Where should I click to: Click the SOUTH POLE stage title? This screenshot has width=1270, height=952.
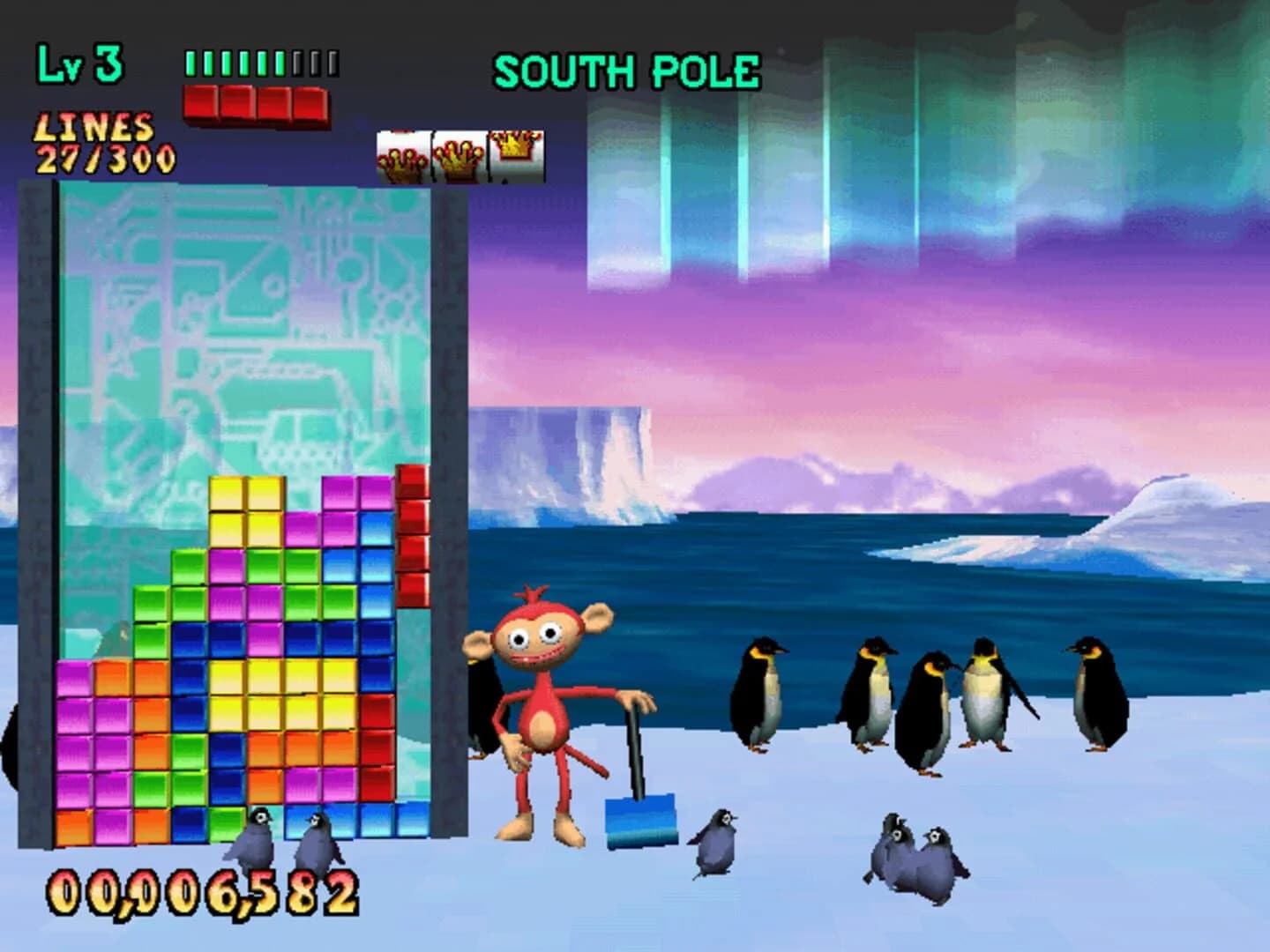tap(628, 71)
